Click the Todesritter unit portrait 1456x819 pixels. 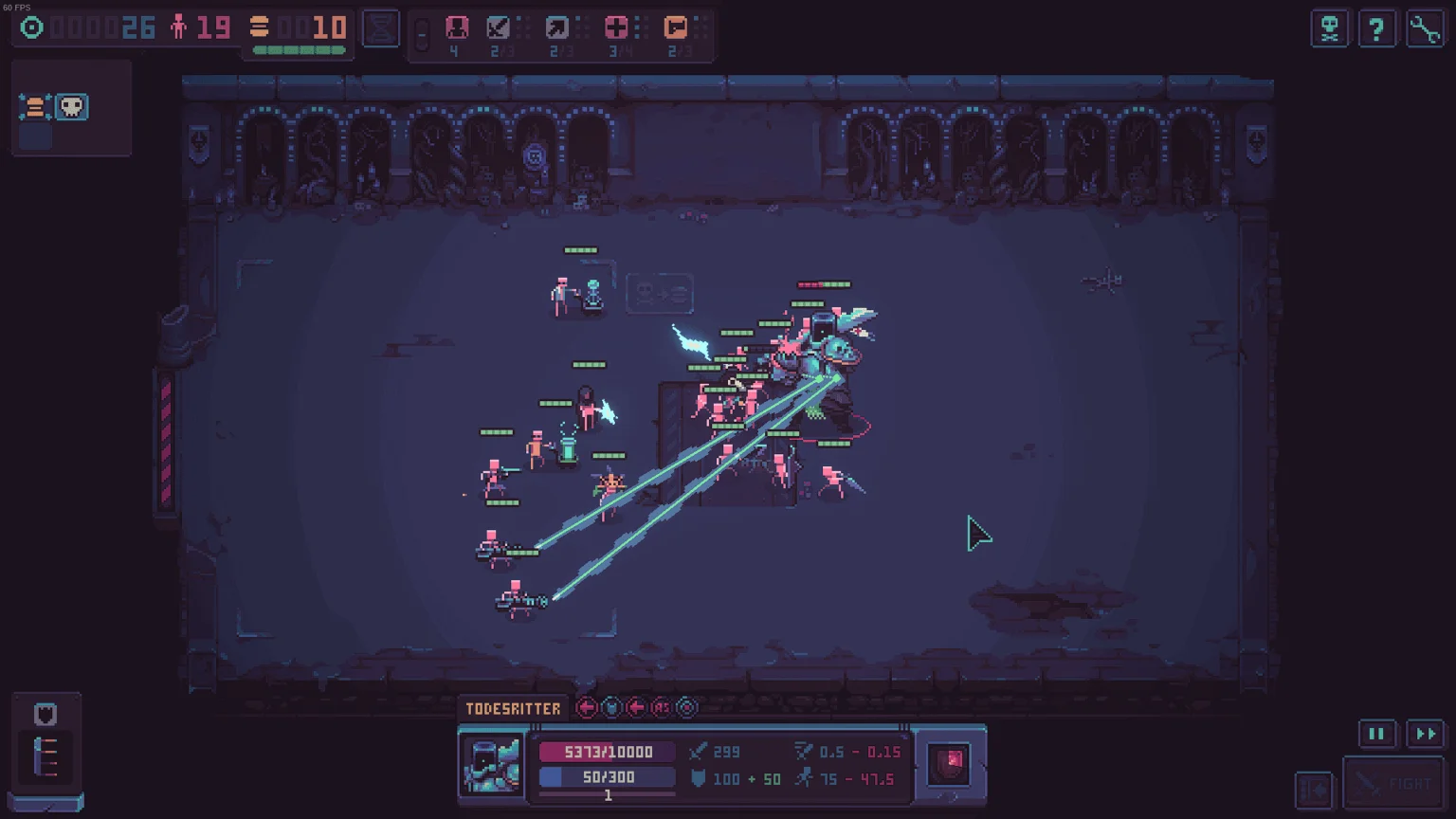492,764
